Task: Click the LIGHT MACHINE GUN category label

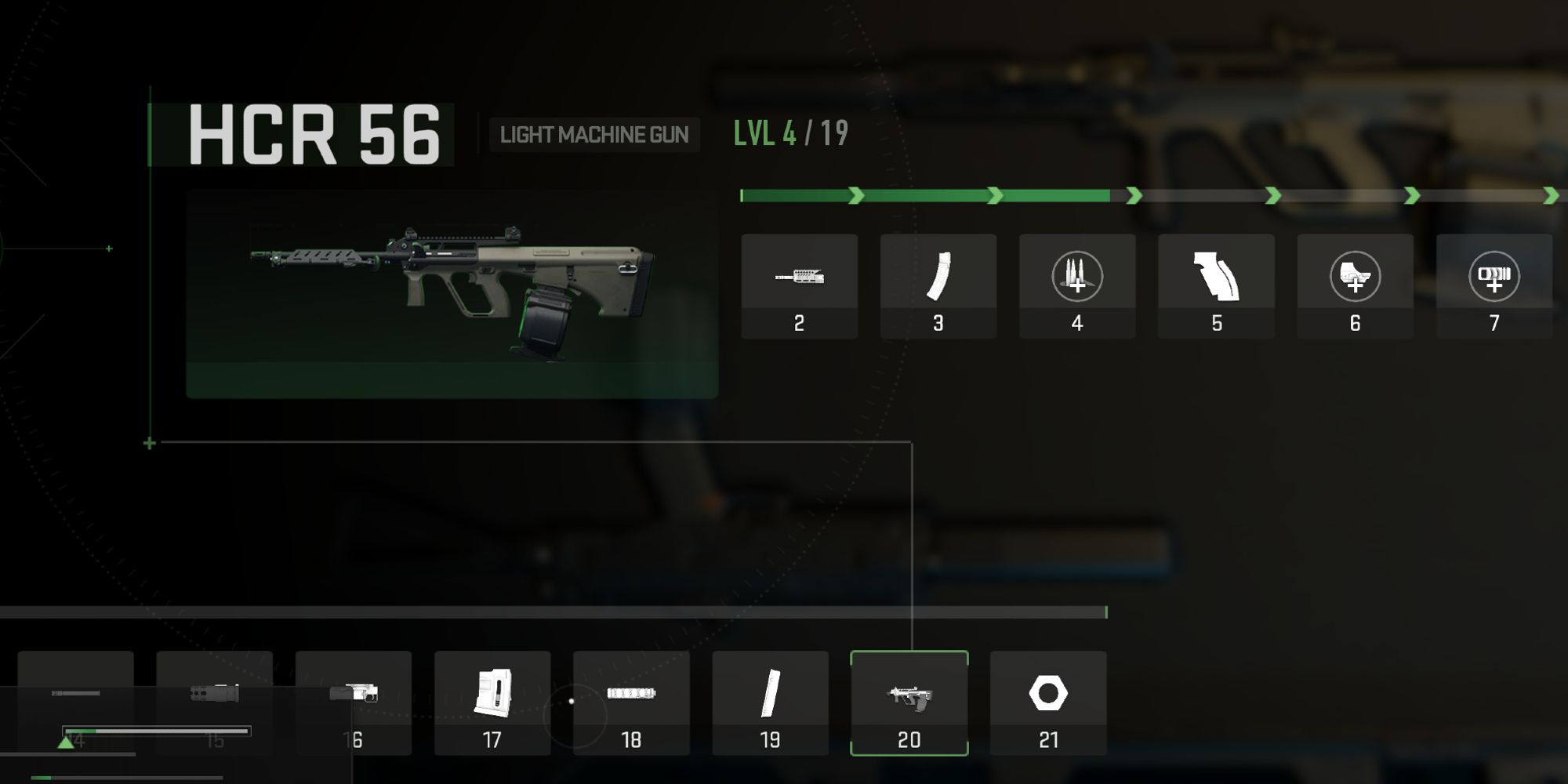Action: point(595,135)
